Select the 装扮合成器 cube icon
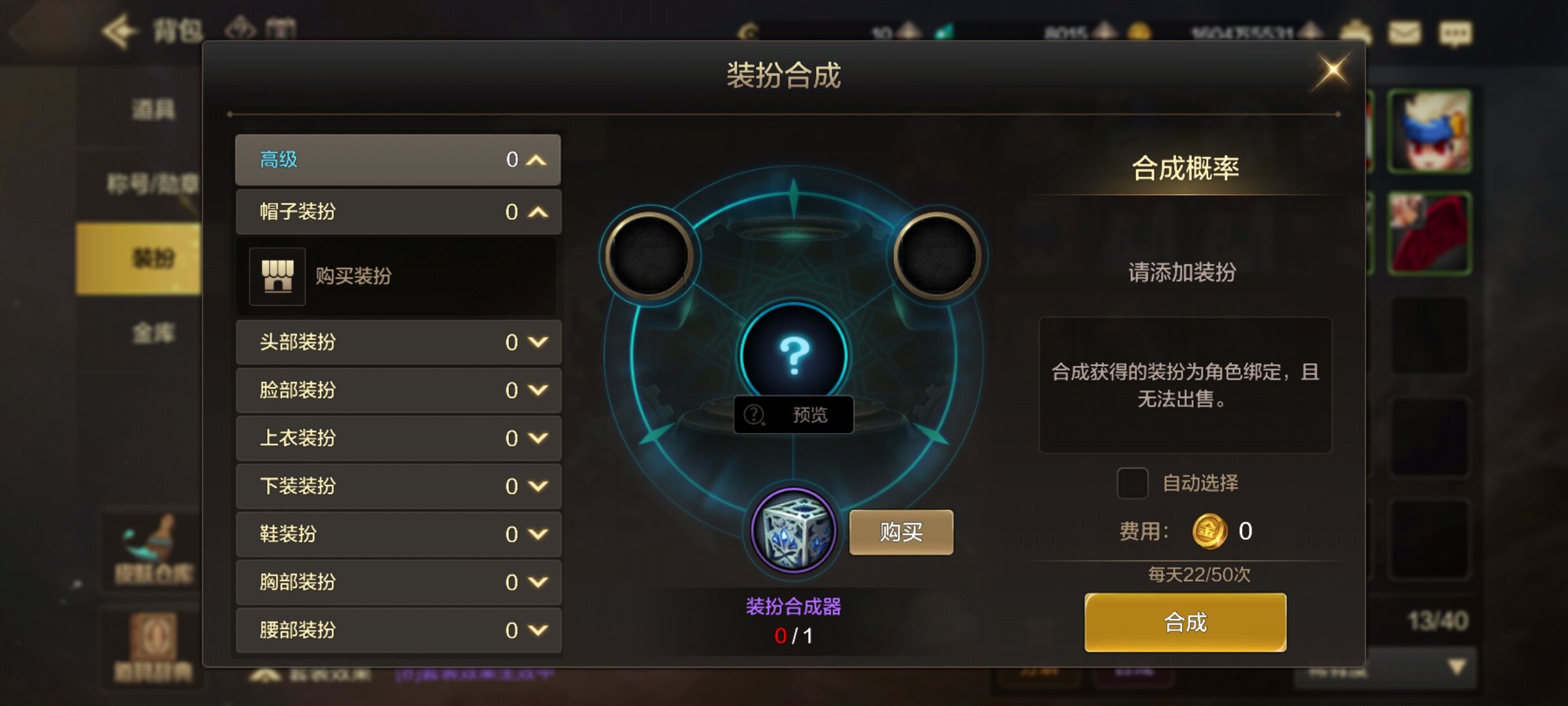The width and height of the screenshot is (1568, 706). pyautogui.click(x=793, y=531)
